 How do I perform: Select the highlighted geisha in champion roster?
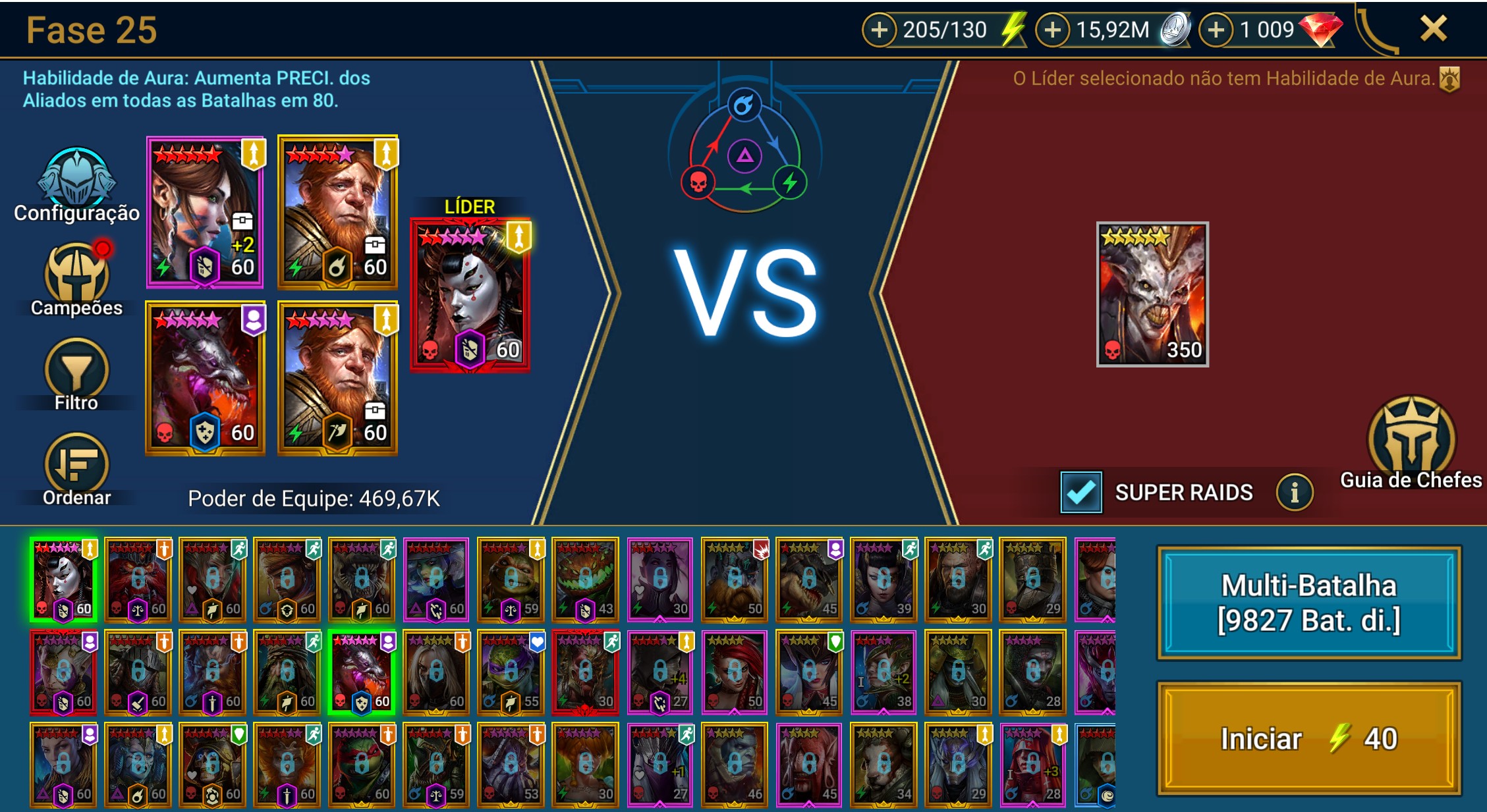coord(64,580)
